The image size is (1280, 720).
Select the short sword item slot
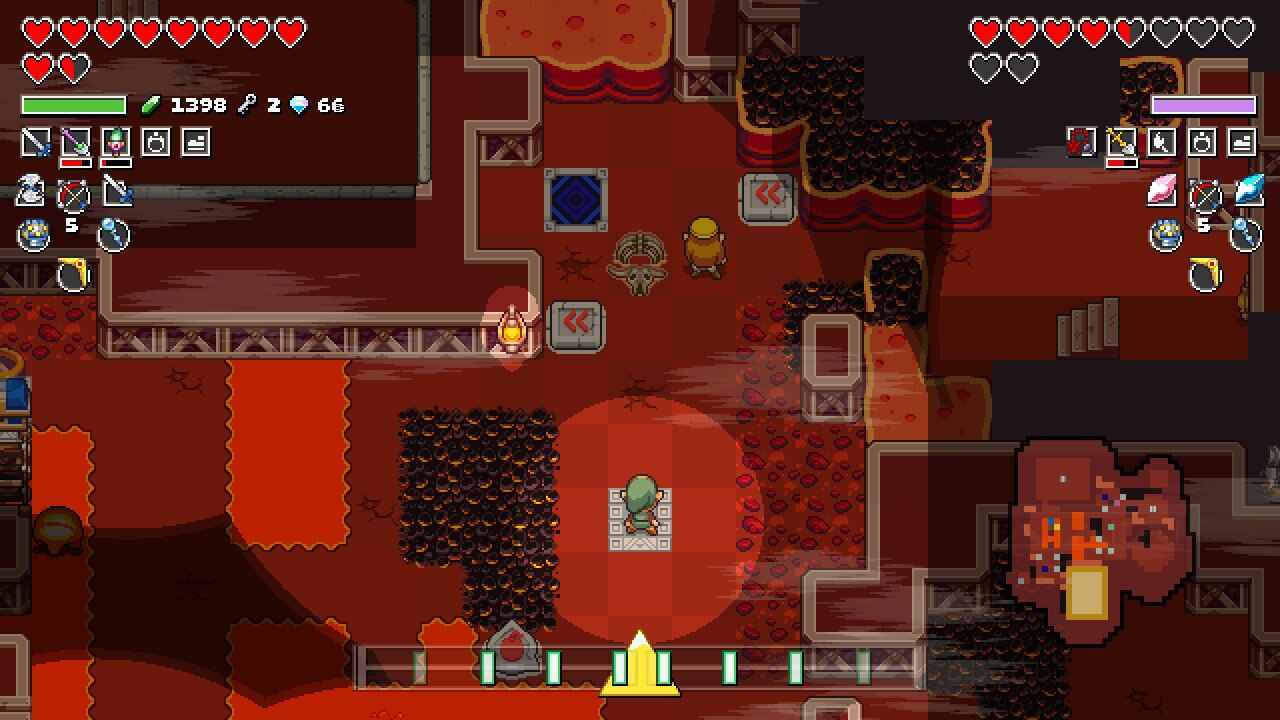click(117, 190)
